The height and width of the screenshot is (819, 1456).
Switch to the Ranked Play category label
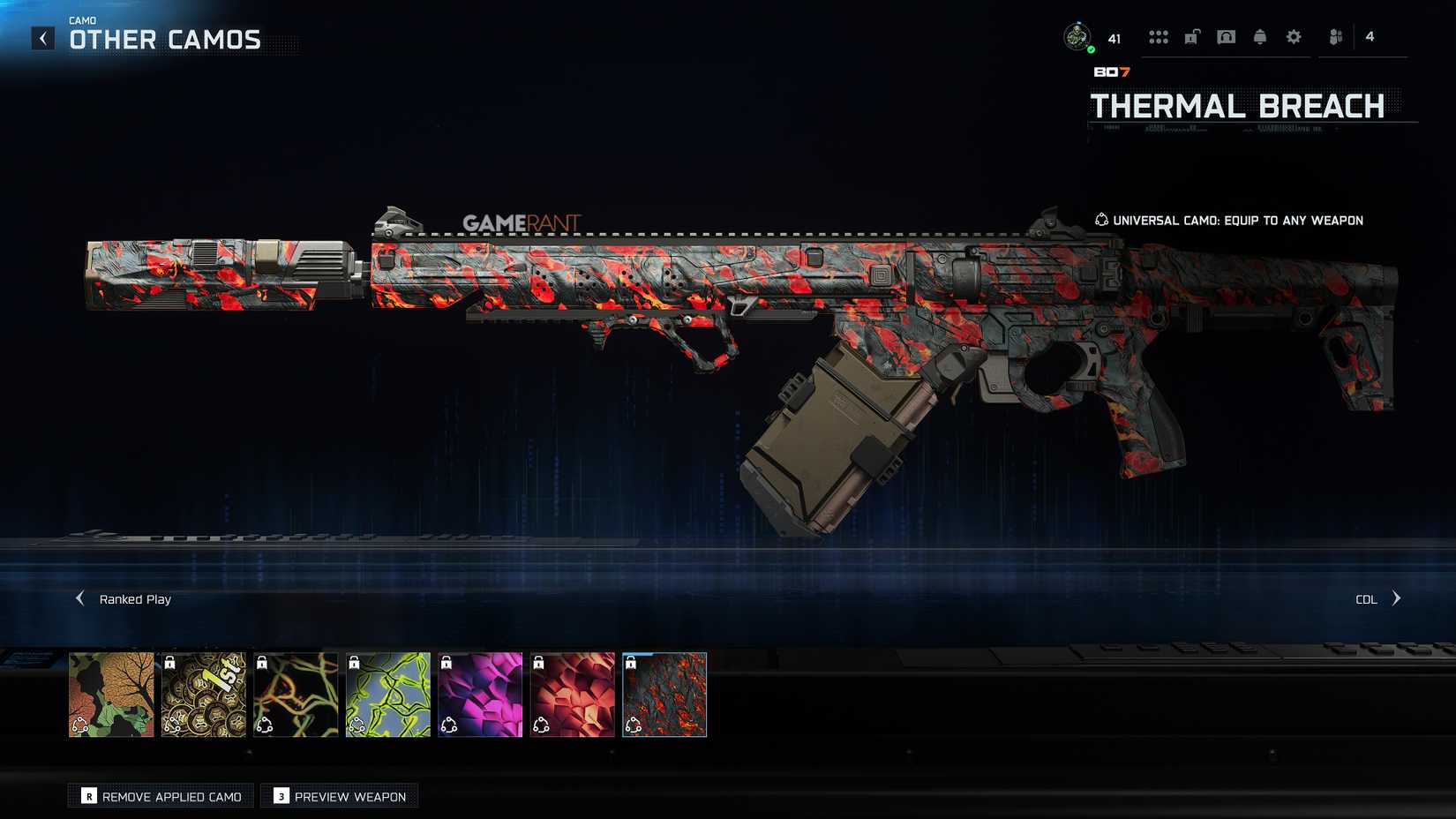click(x=135, y=599)
